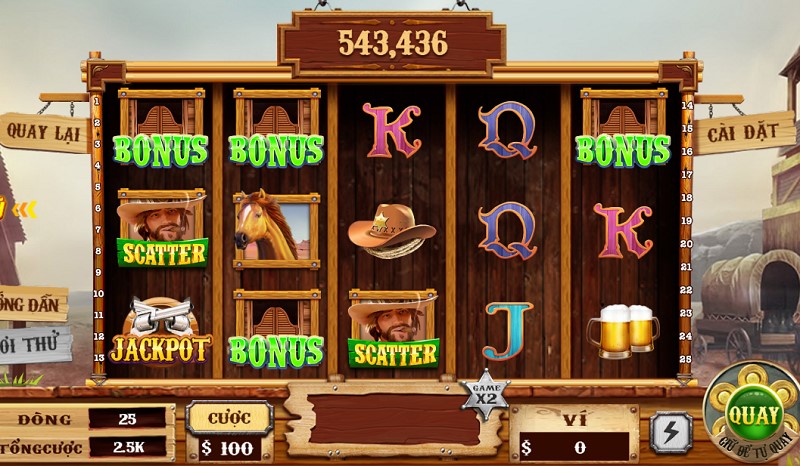The width and height of the screenshot is (800, 466).
Task: Open the hướng dẫn guide sign
Action: (33, 304)
